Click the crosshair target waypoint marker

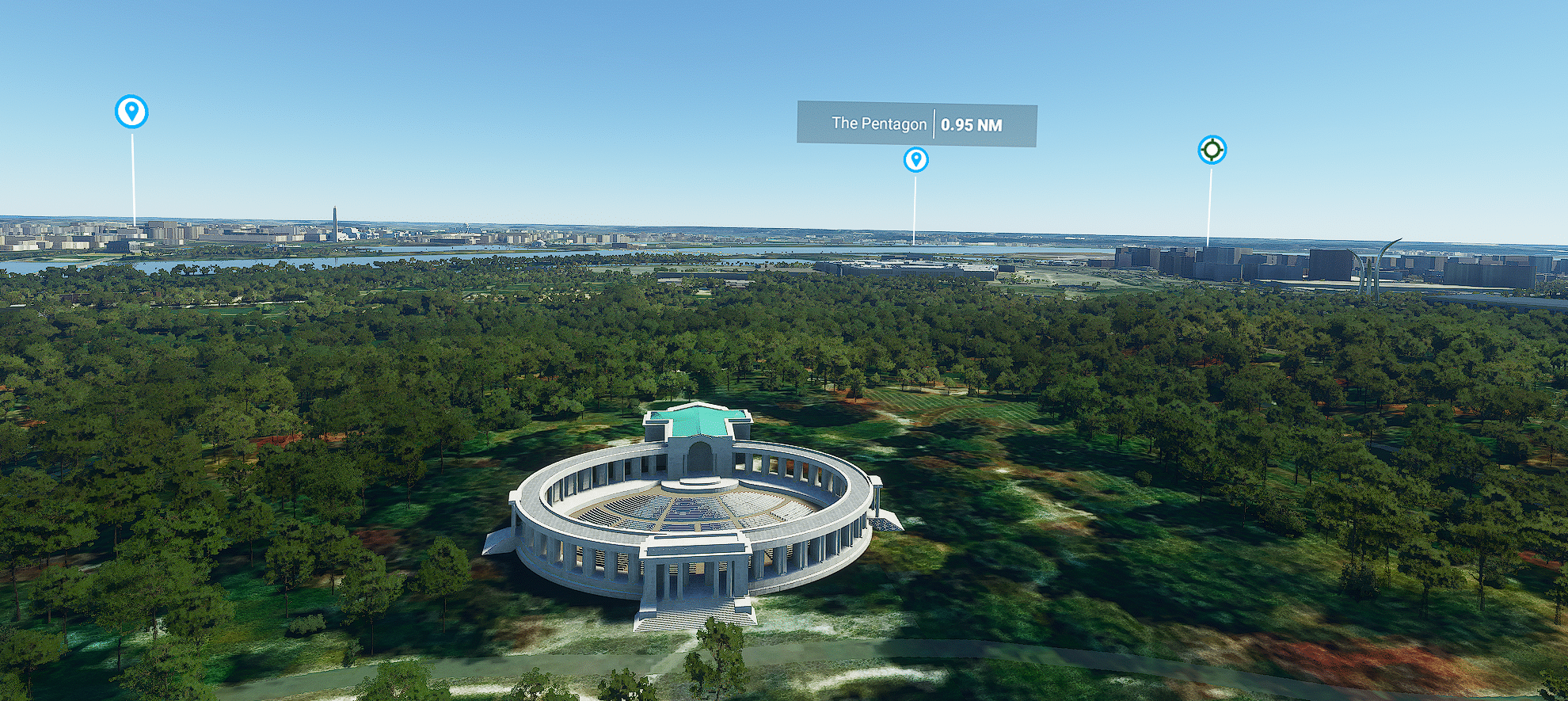[1212, 150]
